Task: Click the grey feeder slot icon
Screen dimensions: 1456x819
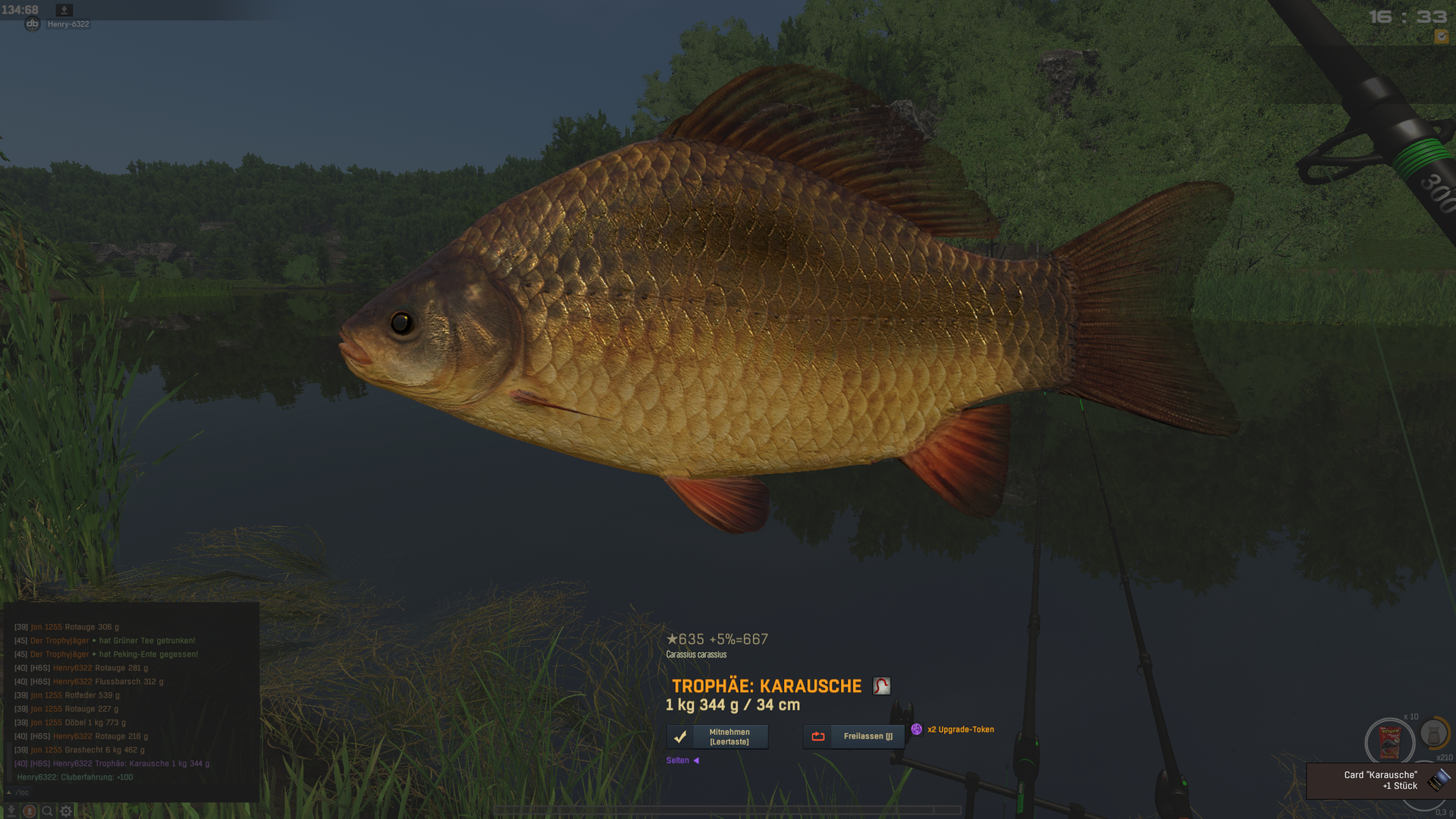Action: tap(1433, 734)
